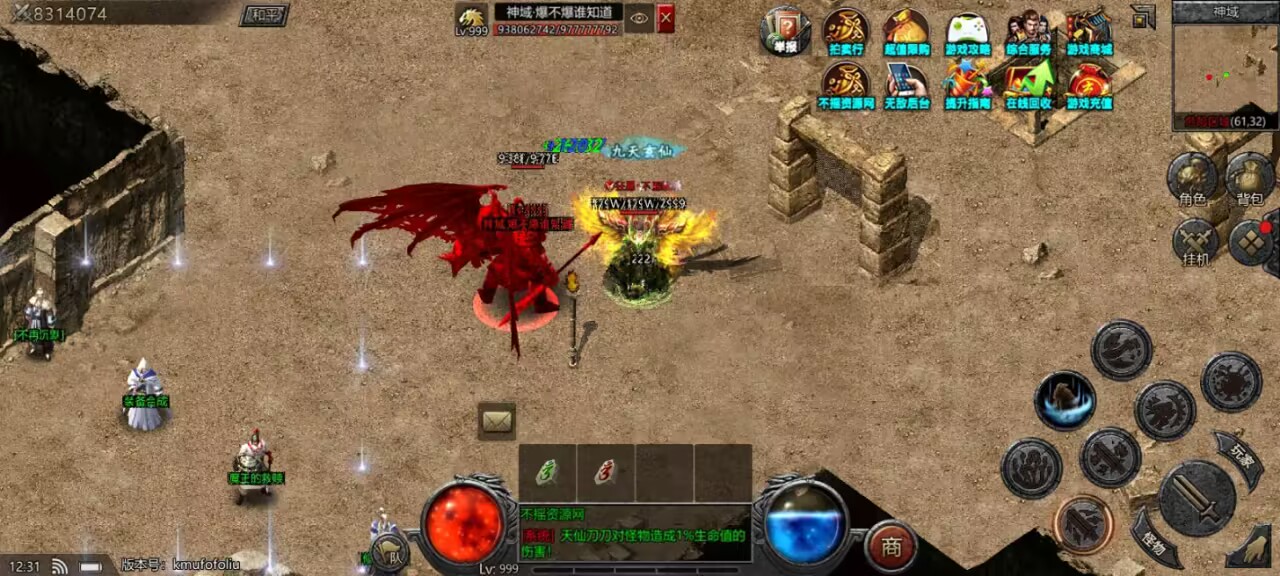
Task: Open the 举报 report button
Action: [x=784, y=30]
